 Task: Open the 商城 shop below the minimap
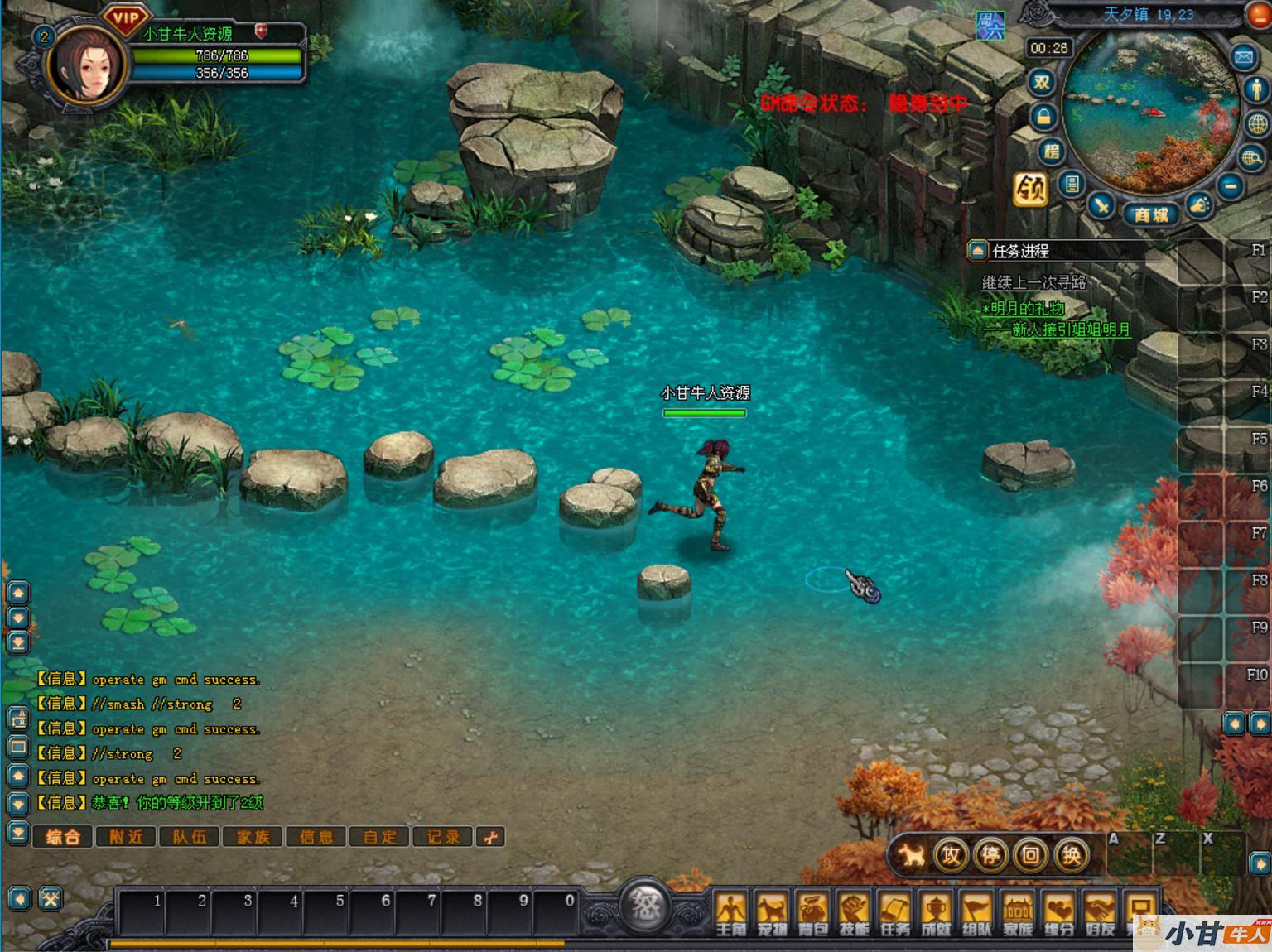pyautogui.click(x=1151, y=214)
